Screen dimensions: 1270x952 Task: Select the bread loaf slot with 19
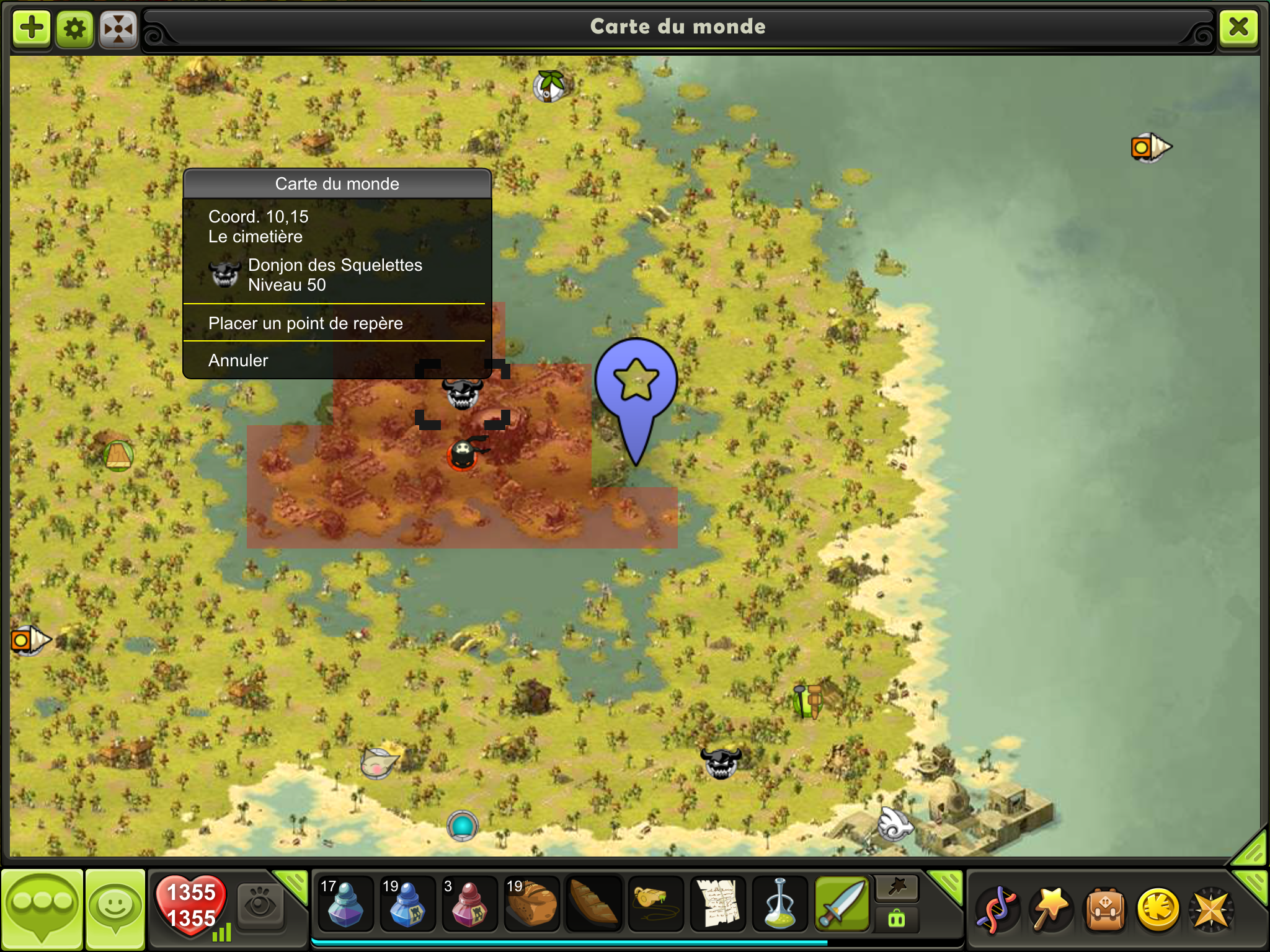click(x=531, y=904)
